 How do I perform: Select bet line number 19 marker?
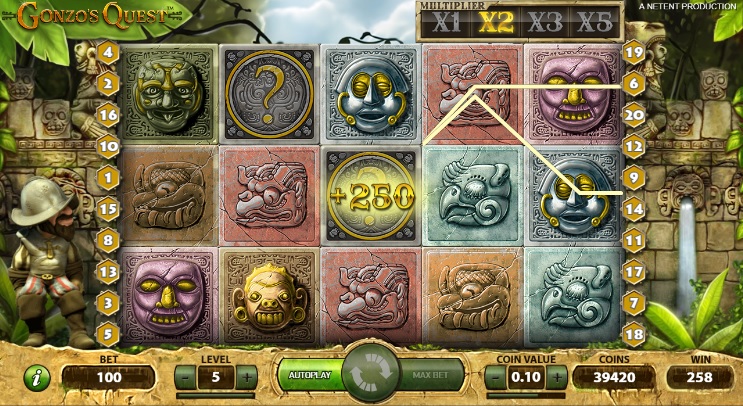click(x=633, y=51)
